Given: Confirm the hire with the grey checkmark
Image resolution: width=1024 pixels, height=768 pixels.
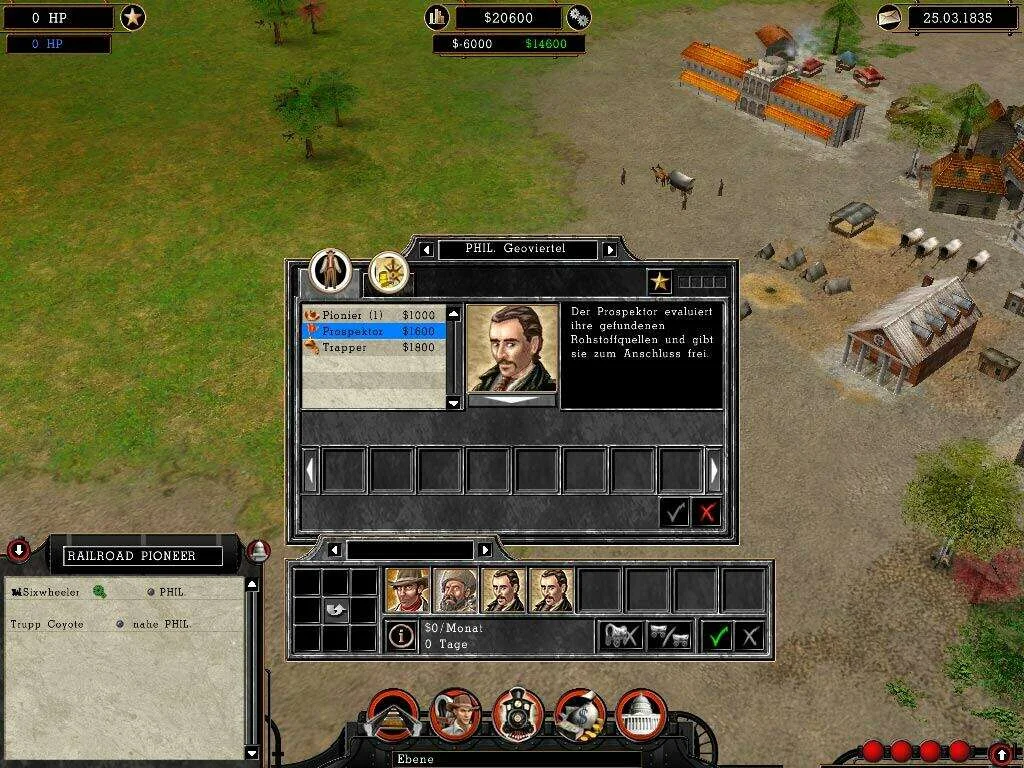Looking at the screenshot, I should (675, 513).
